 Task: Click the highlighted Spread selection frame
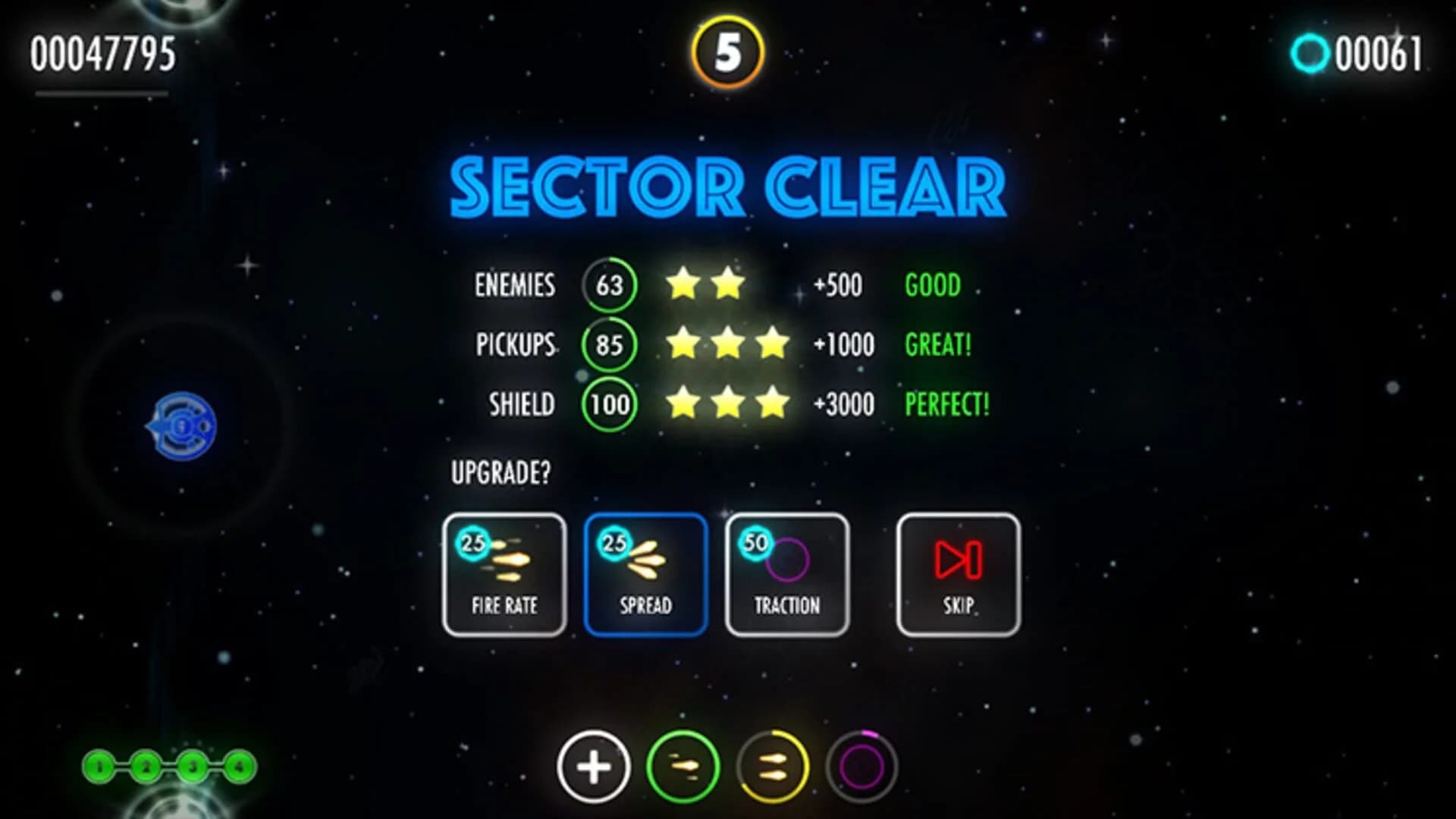645,573
